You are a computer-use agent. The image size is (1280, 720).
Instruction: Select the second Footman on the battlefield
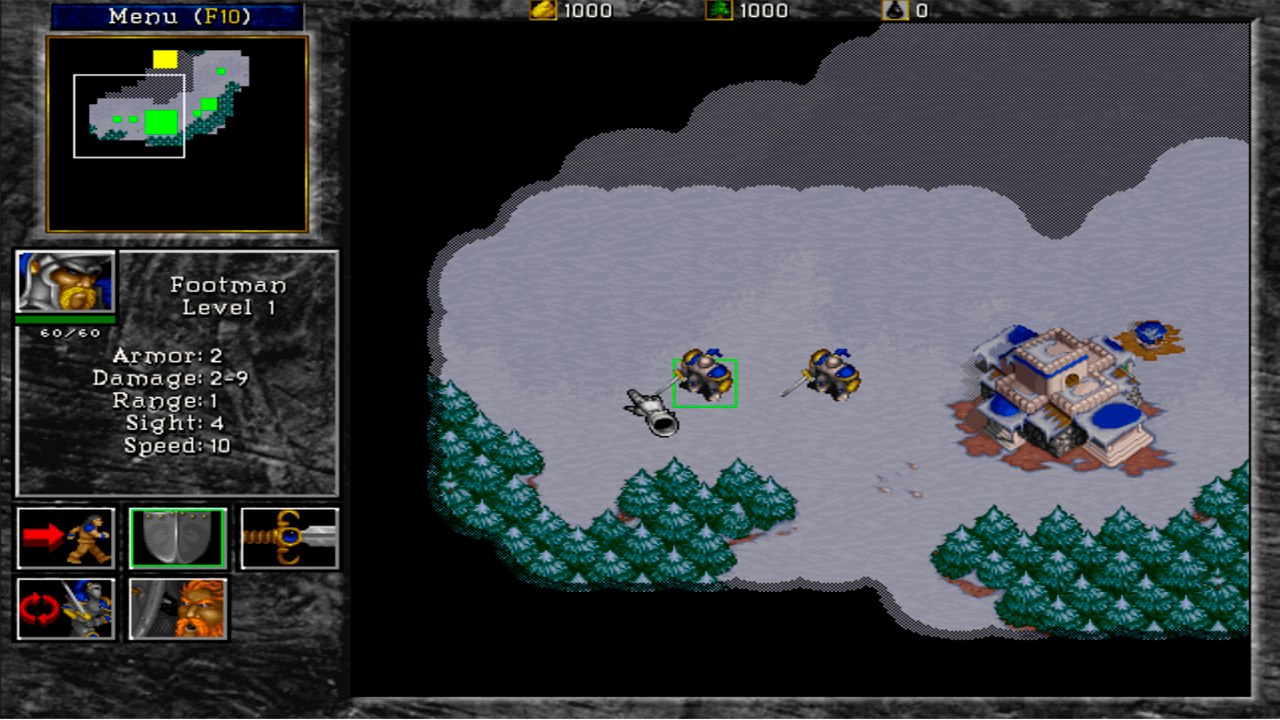pyautogui.click(x=833, y=373)
